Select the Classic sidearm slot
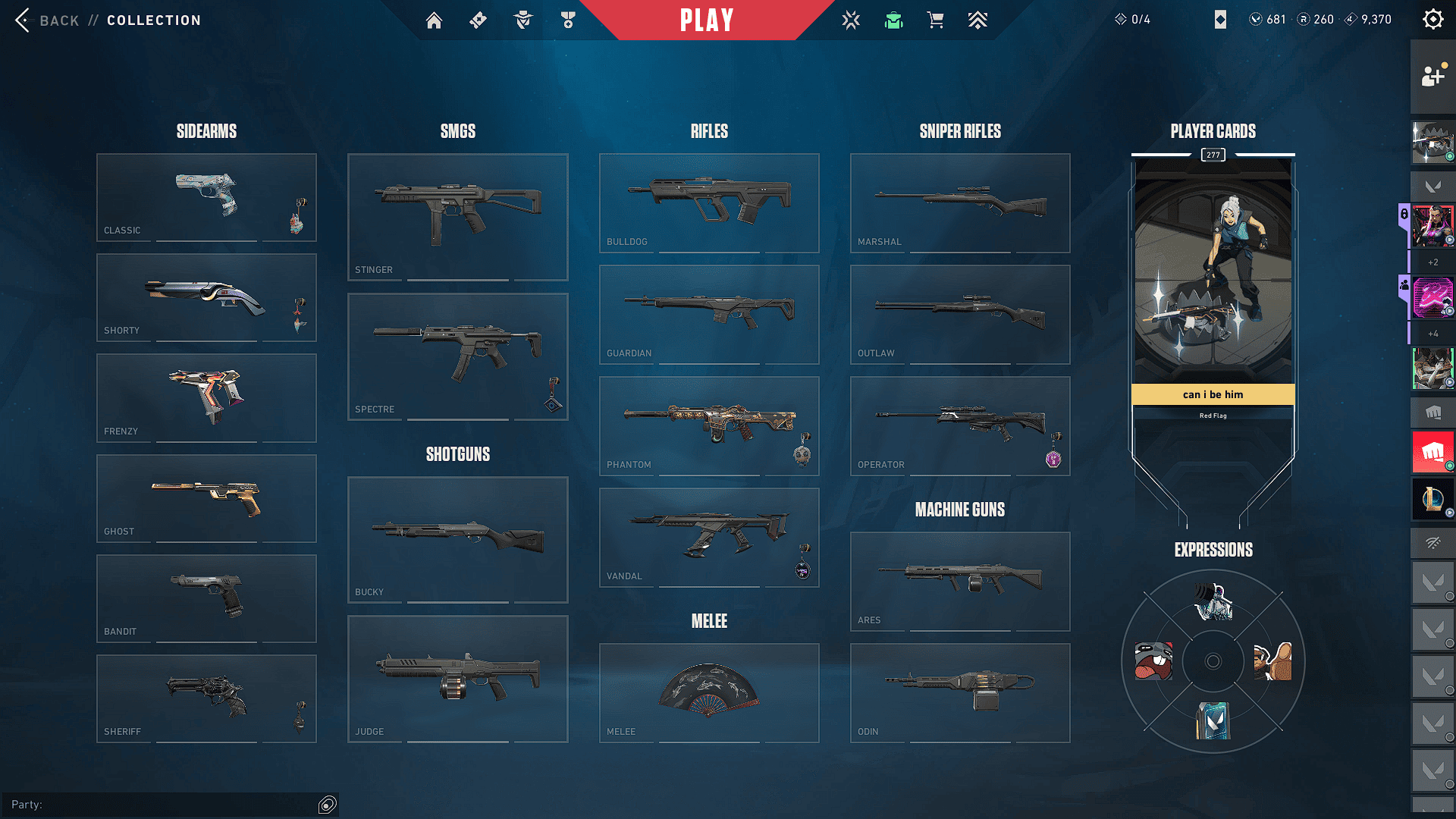This screenshot has width=1456, height=819. 206,197
